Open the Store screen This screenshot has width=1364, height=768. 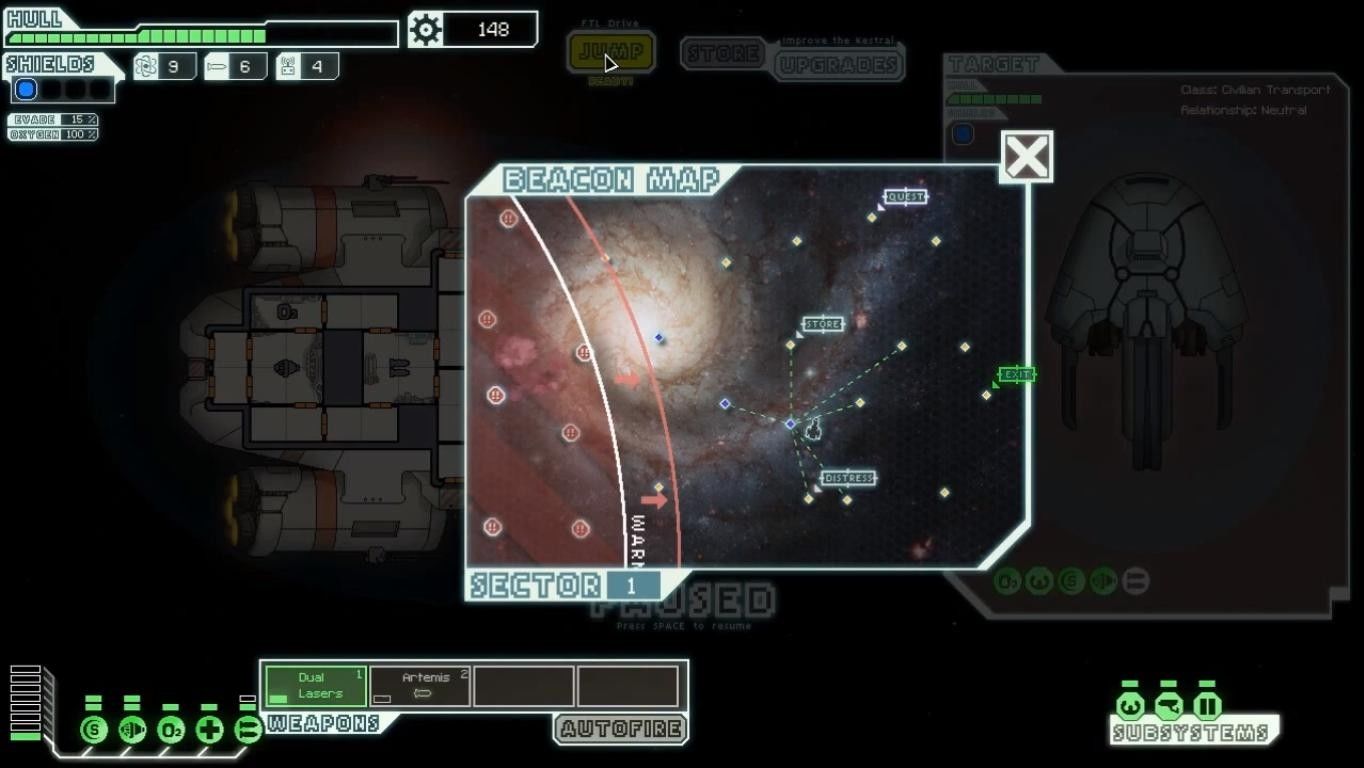coord(723,53)
